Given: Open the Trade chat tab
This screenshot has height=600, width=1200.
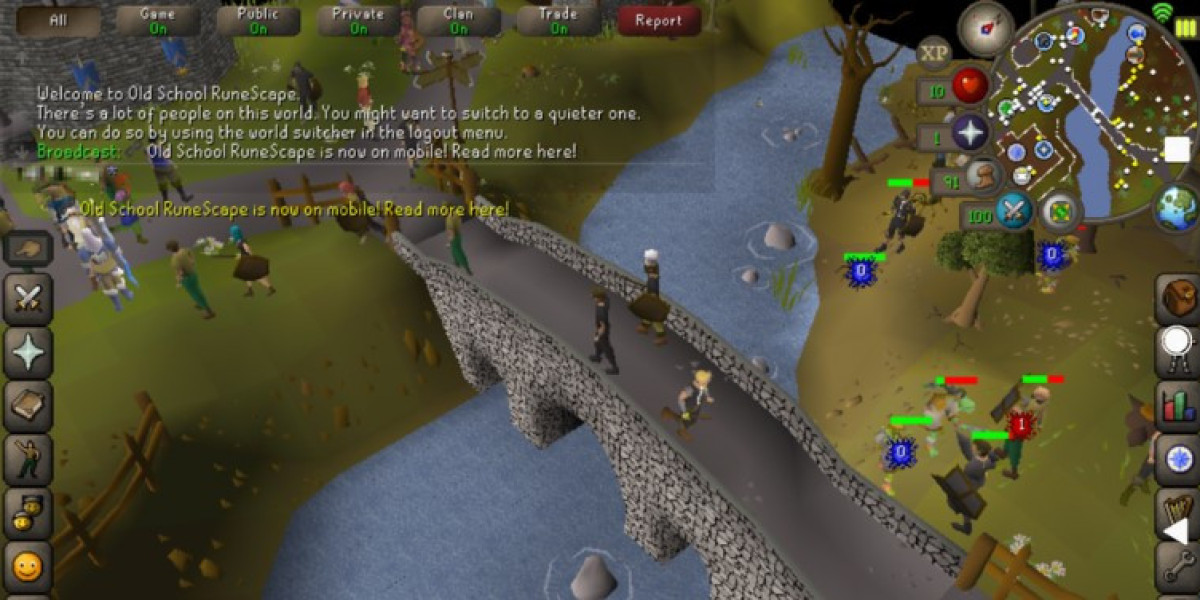Looking at the screenshot, I should [x=558, y=20].
